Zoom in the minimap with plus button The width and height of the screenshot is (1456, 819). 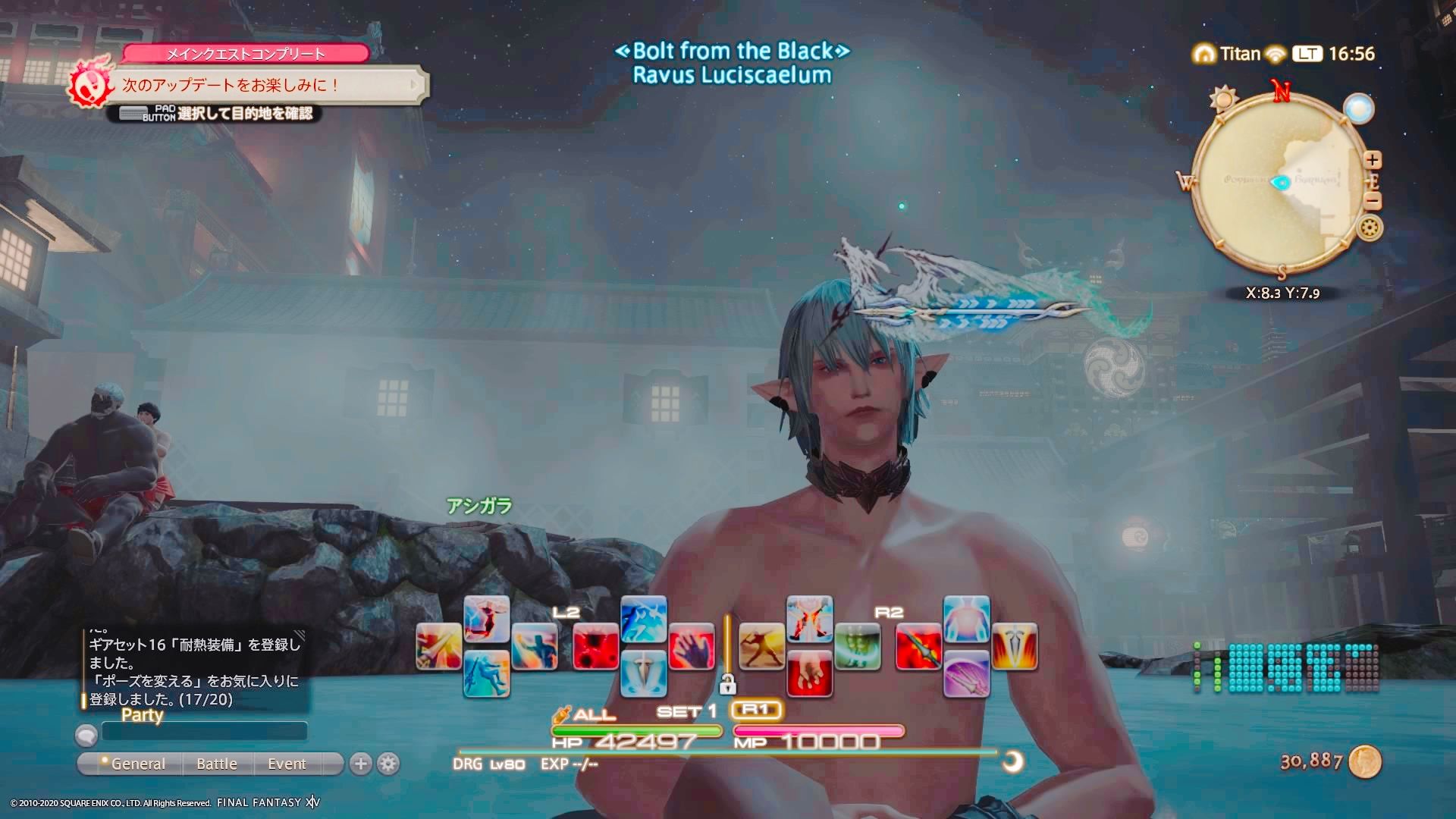tap(1373, 160)
